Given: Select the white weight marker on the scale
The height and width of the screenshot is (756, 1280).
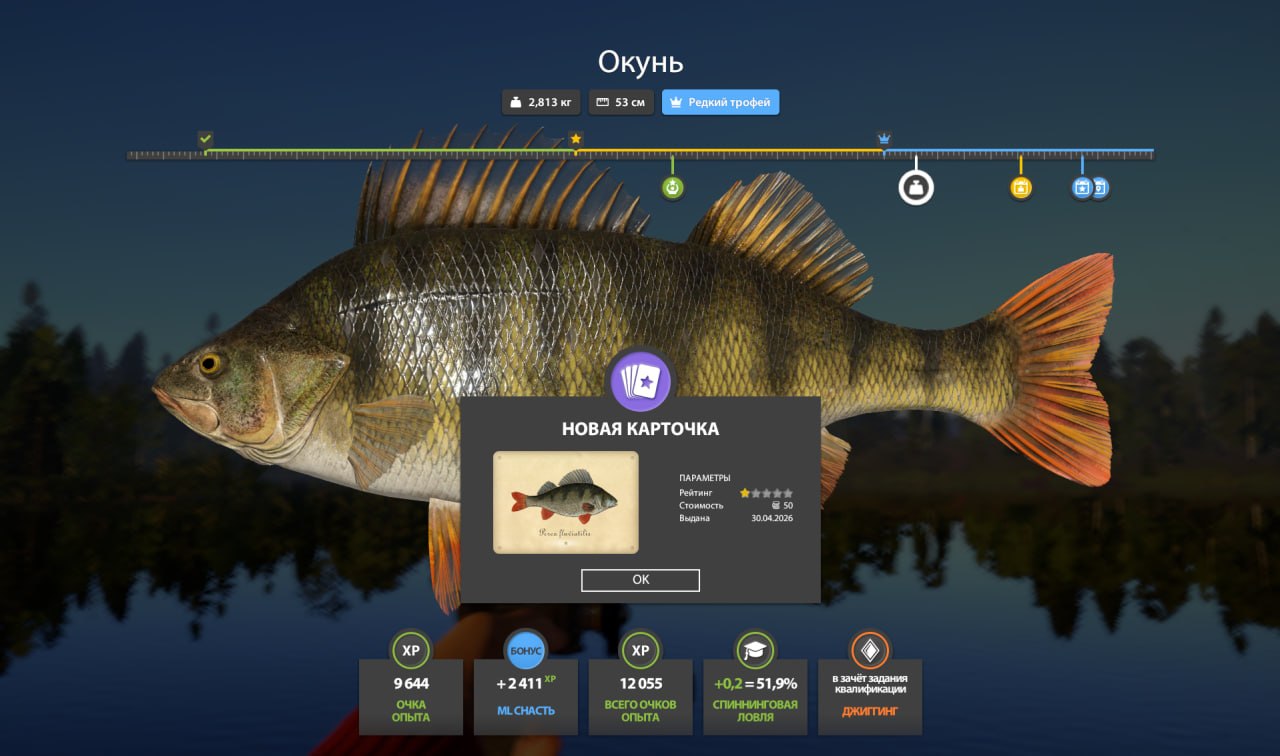Looking at the screenshot, I should click(x=916, y=187).
